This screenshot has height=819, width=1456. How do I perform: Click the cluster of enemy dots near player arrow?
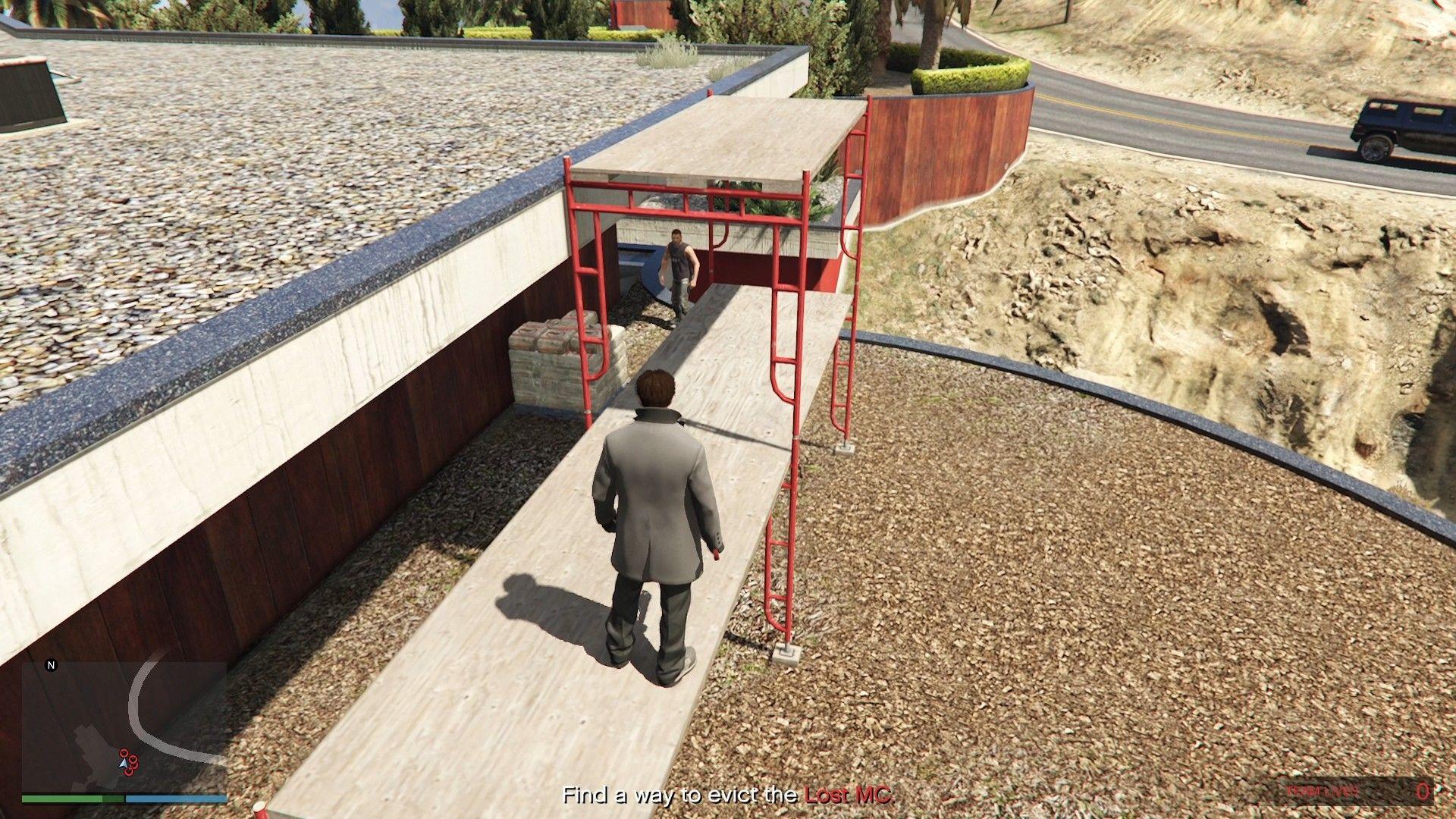pos(130,761)
